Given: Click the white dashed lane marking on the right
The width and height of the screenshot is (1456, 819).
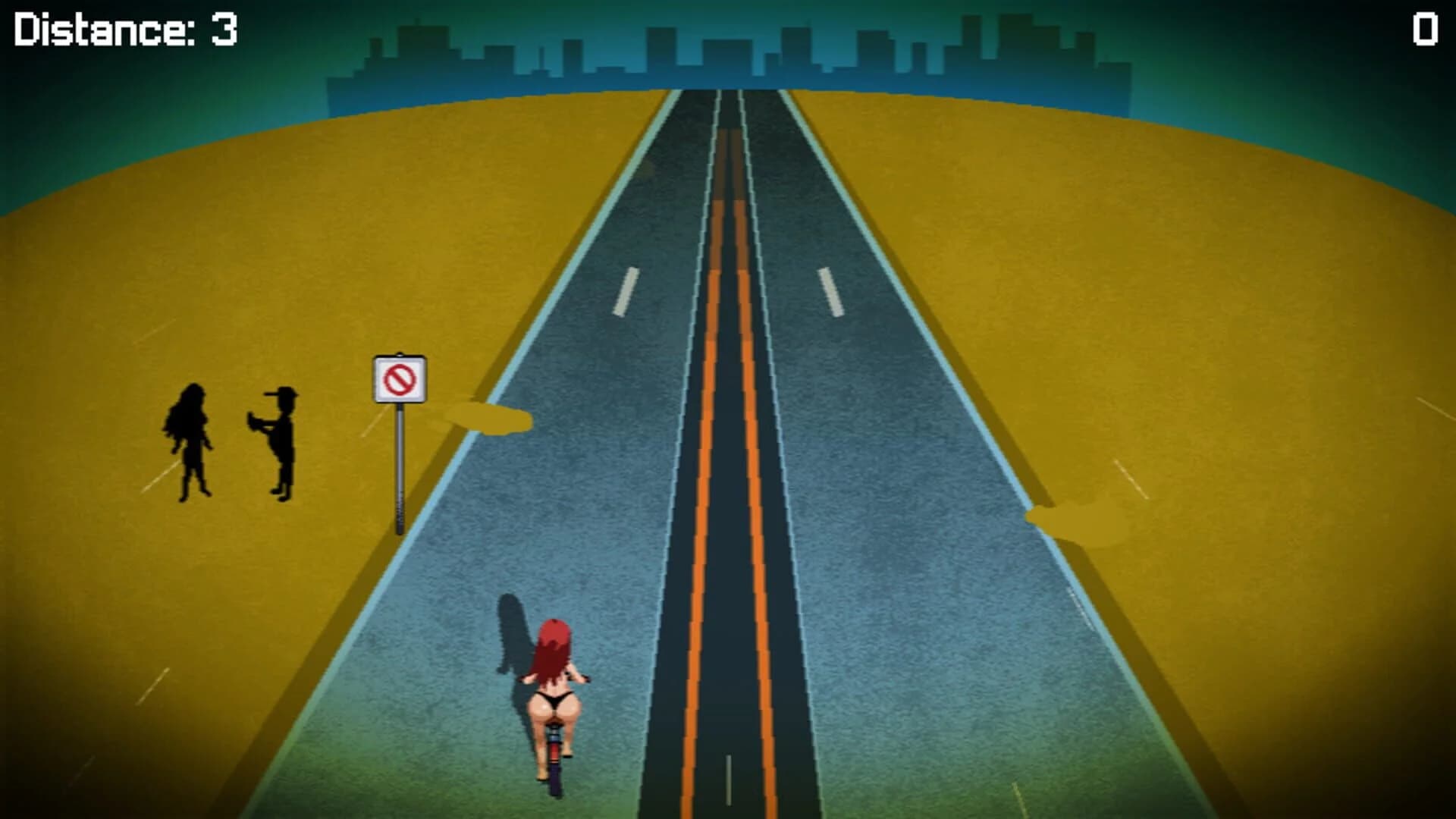Looking at the screenshot, I should tap(830, 292).
